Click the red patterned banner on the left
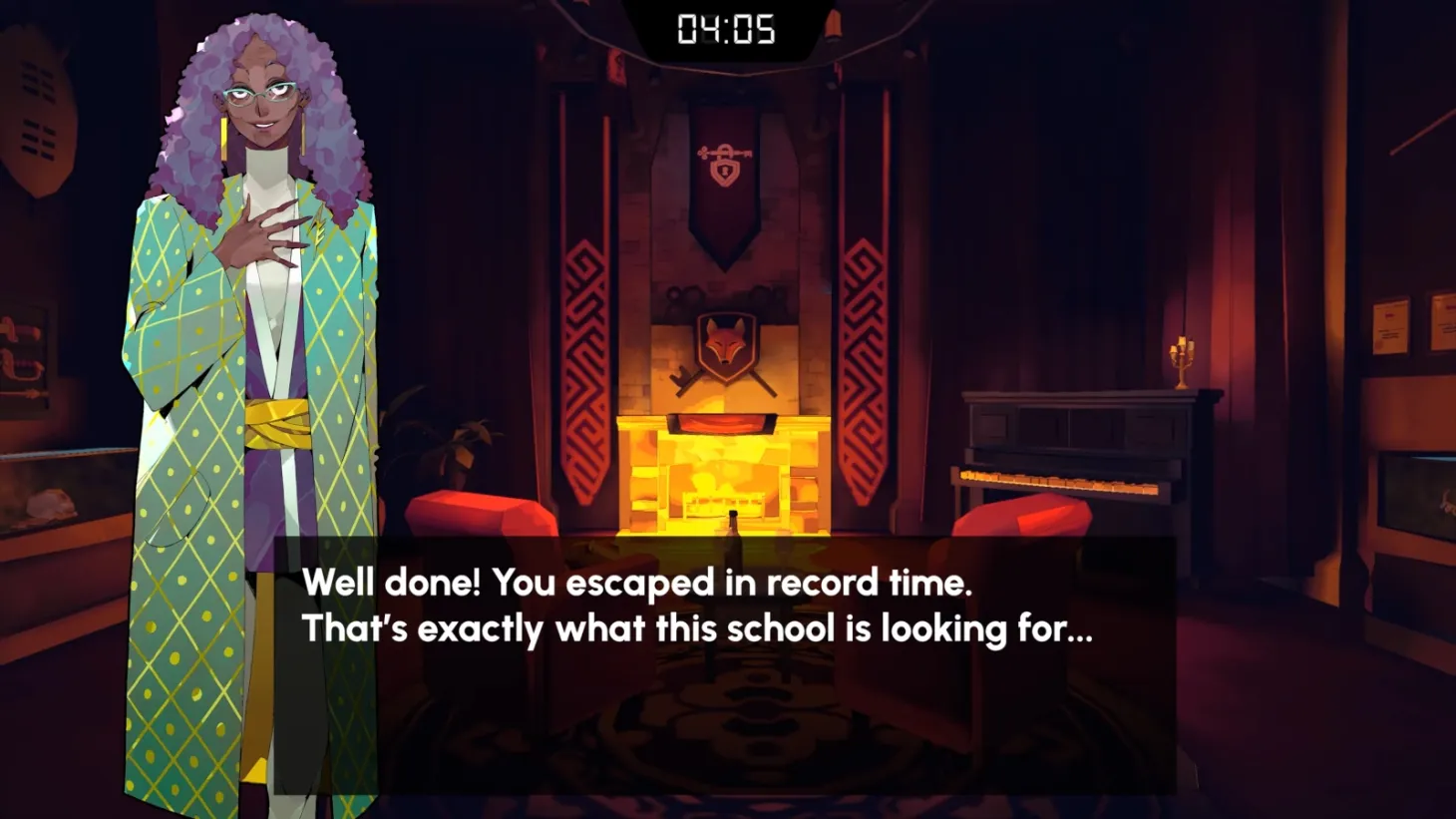Screen dimensions: 1456x819 click(x=584, y=349)
